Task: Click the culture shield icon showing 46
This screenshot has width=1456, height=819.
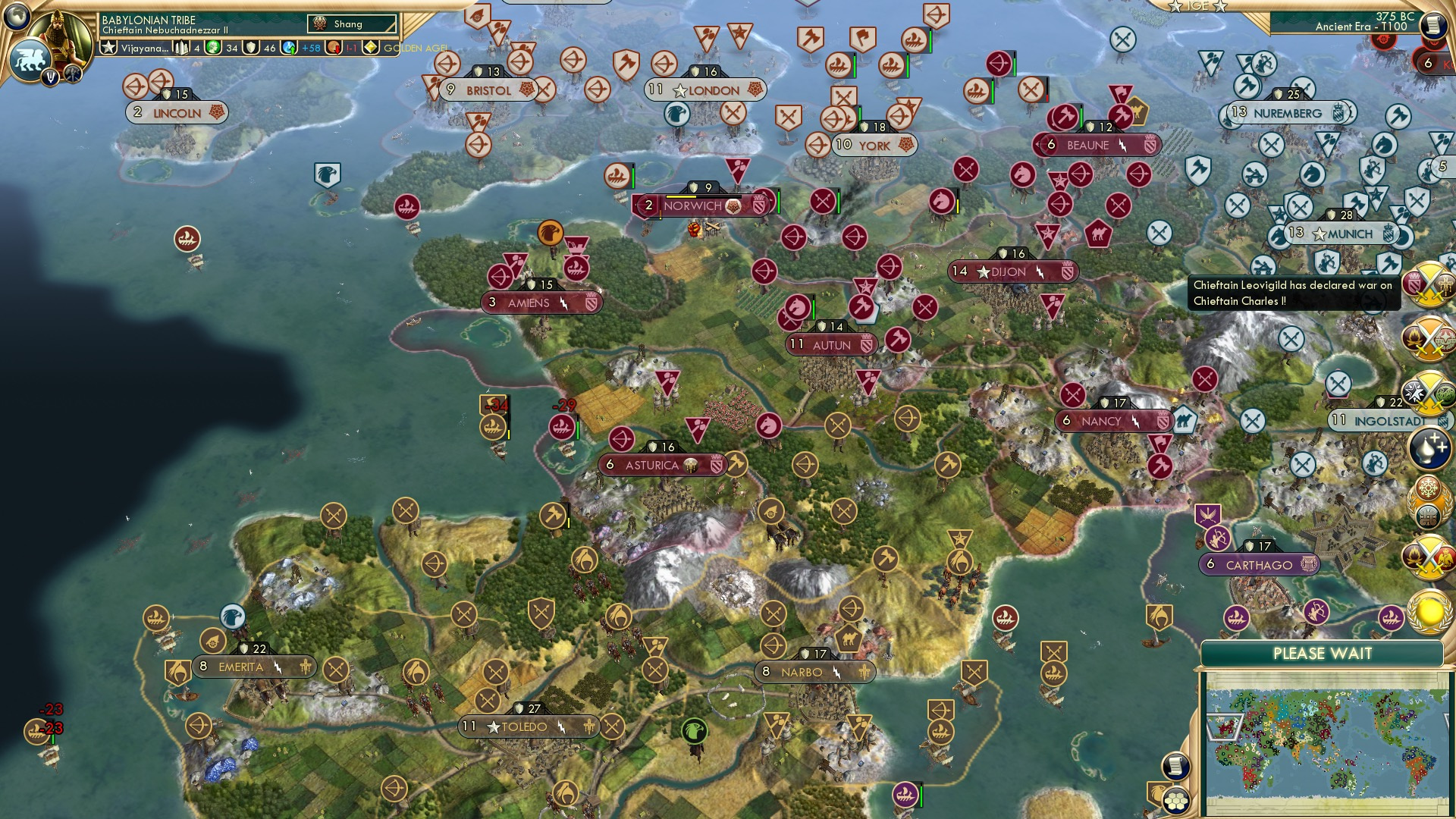Action: (251, 47)
